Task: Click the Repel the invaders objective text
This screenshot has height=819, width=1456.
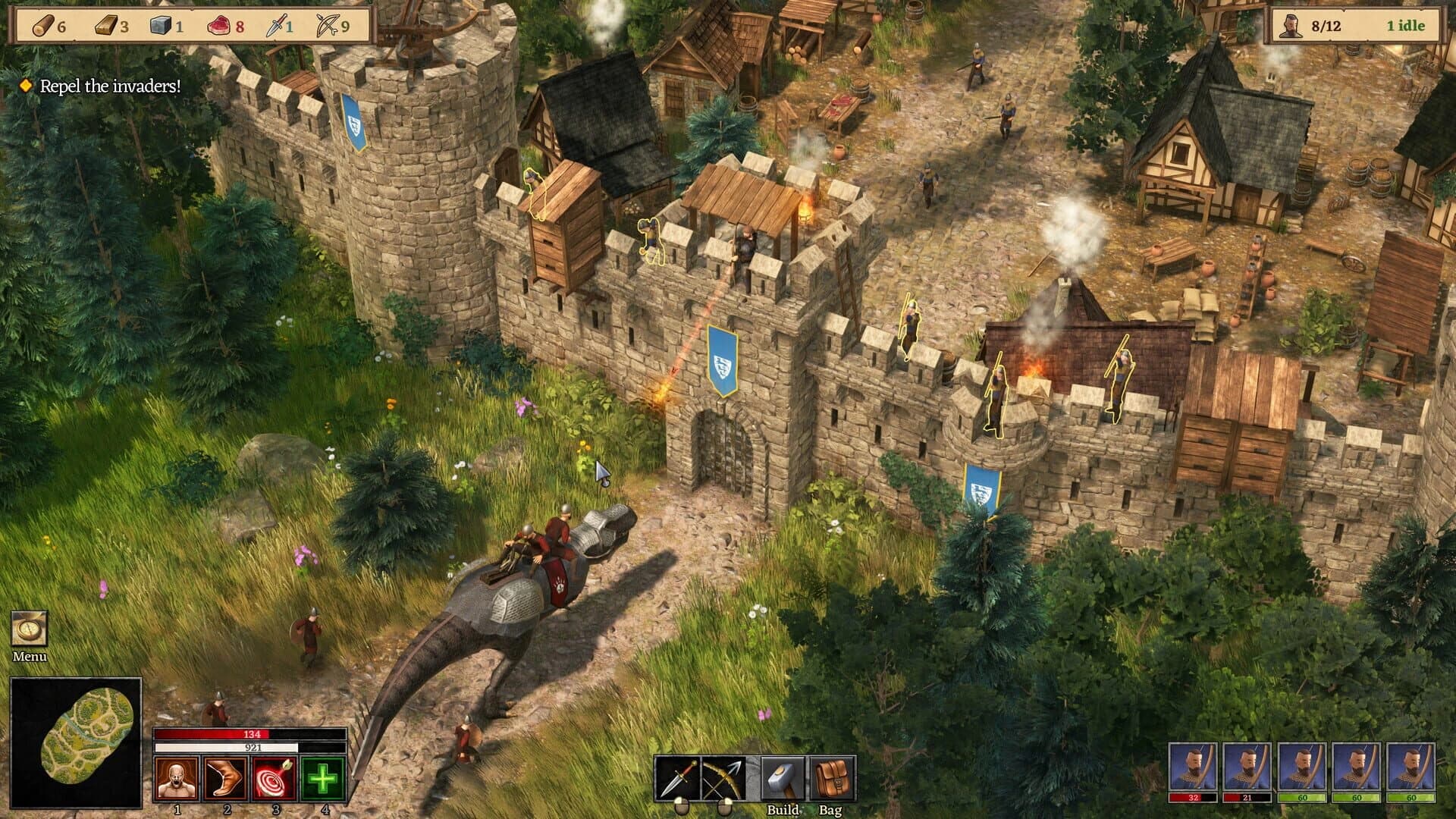Action: 110,86
